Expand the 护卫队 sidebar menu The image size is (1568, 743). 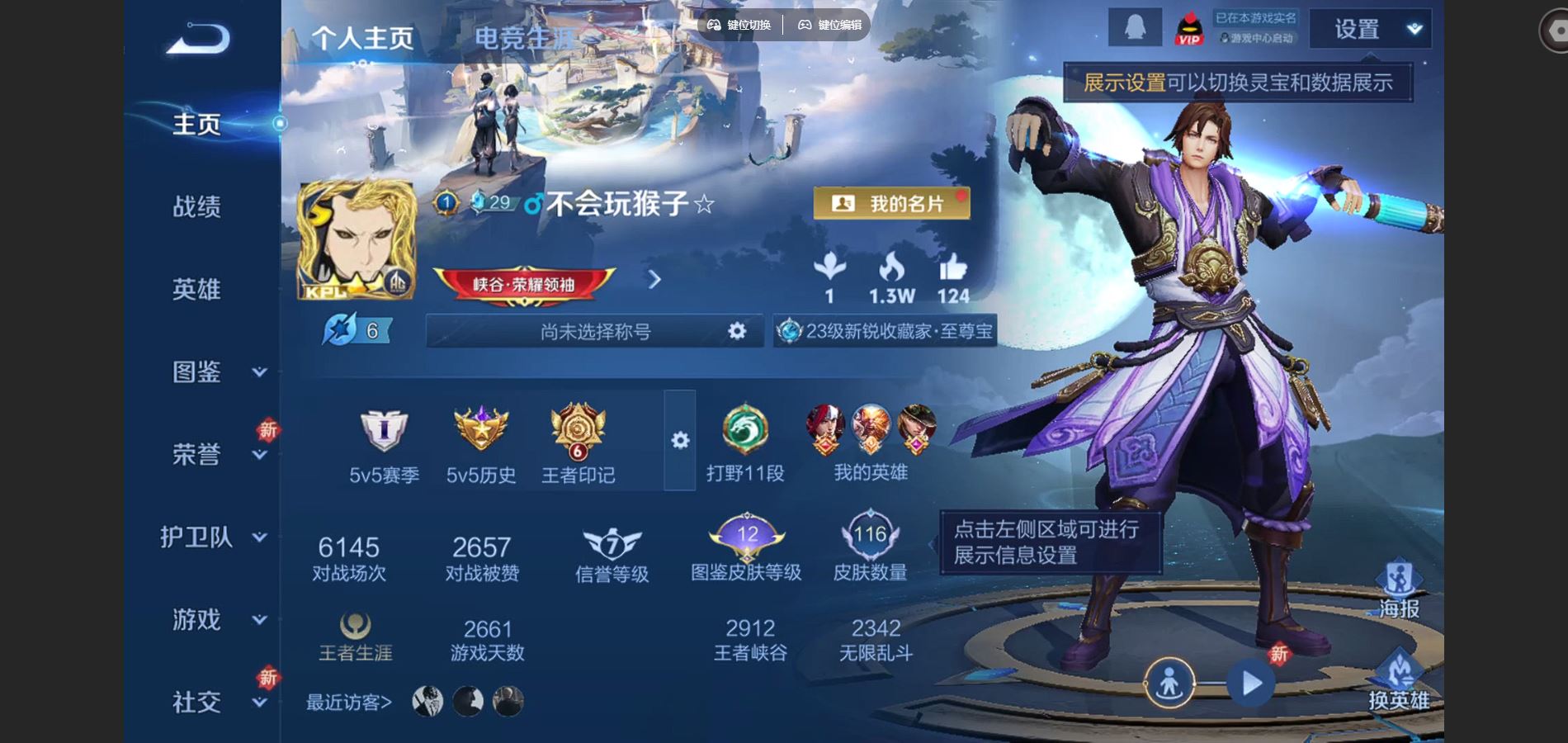[x=213, y=537]
